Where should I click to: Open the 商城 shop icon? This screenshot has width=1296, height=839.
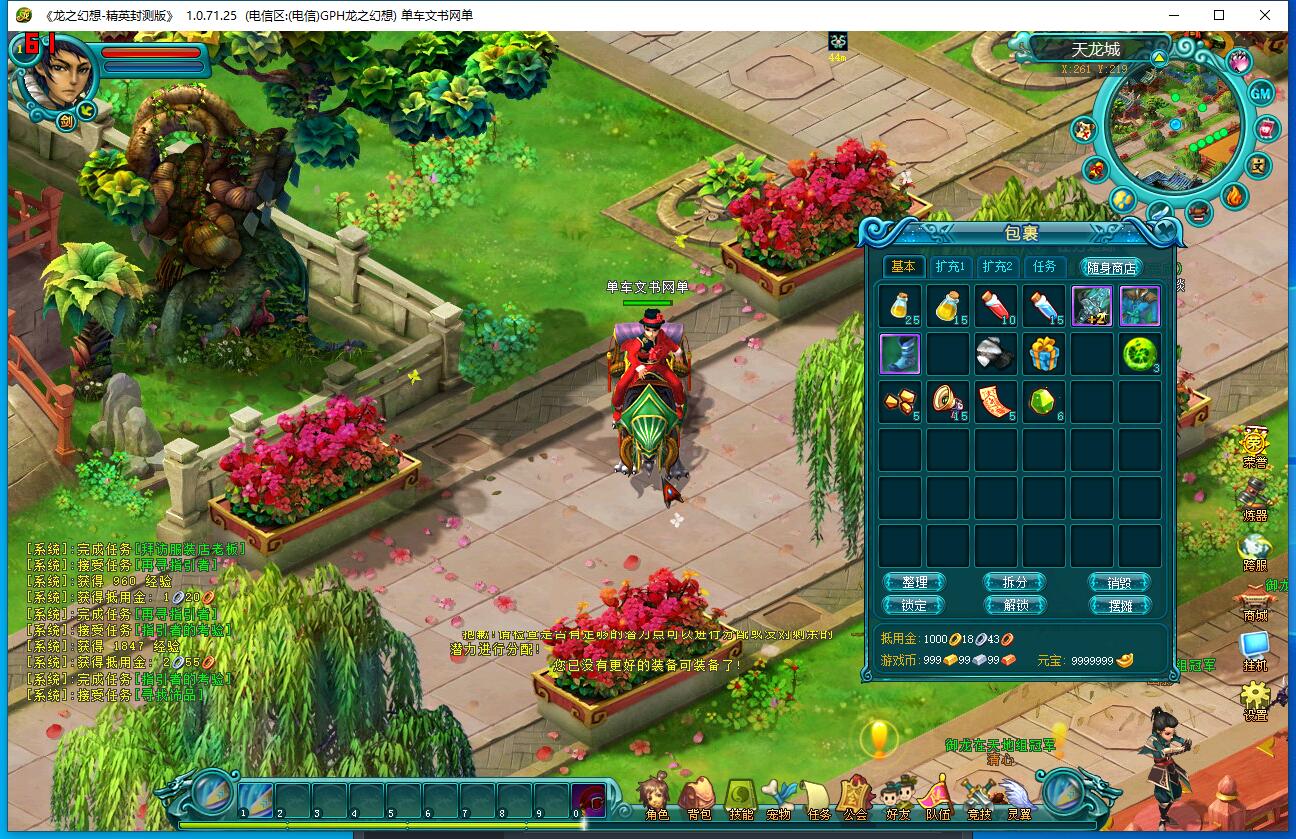click(1254, 601)
